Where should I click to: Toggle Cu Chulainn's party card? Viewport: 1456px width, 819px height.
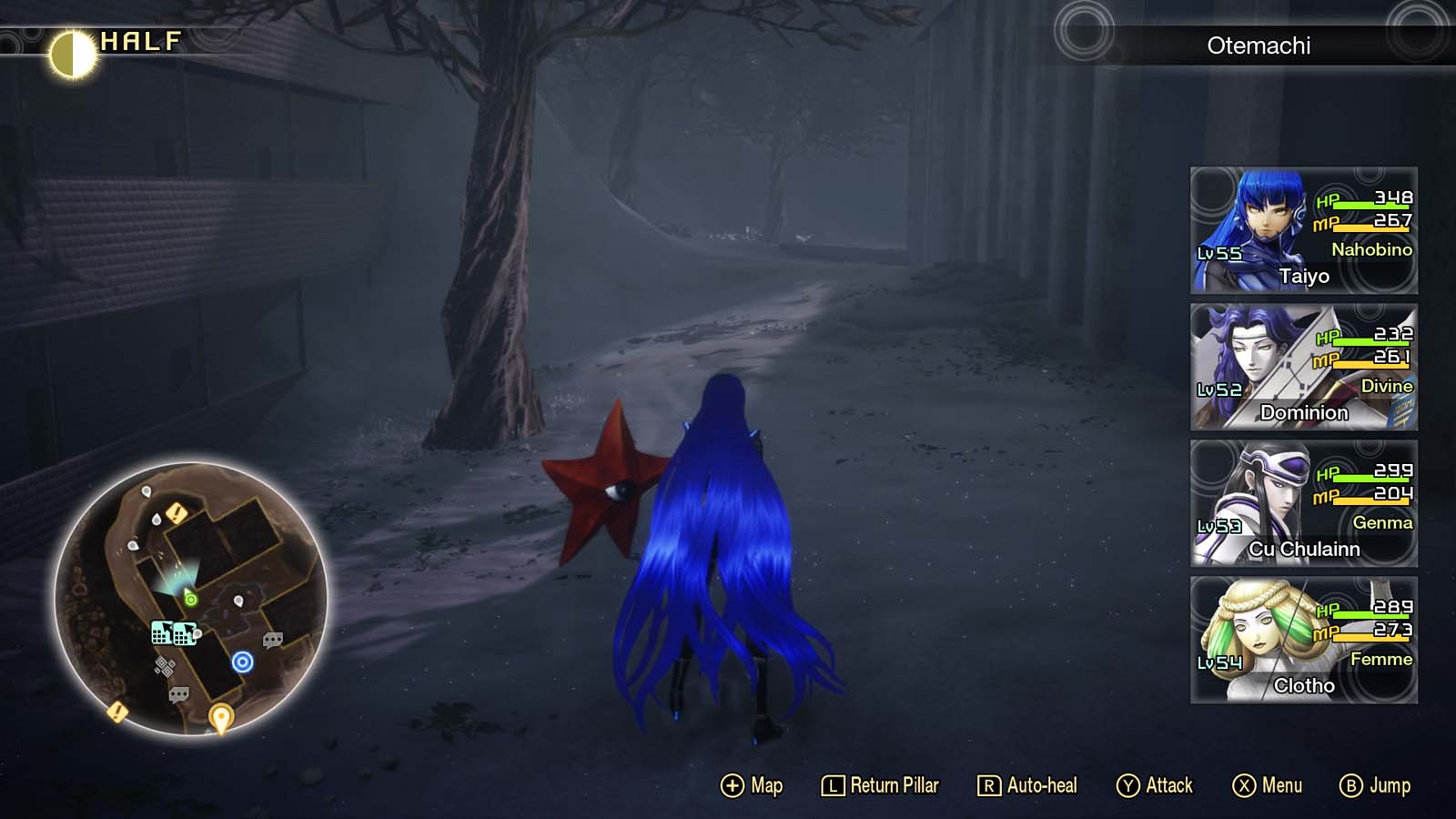(1303, 505)
